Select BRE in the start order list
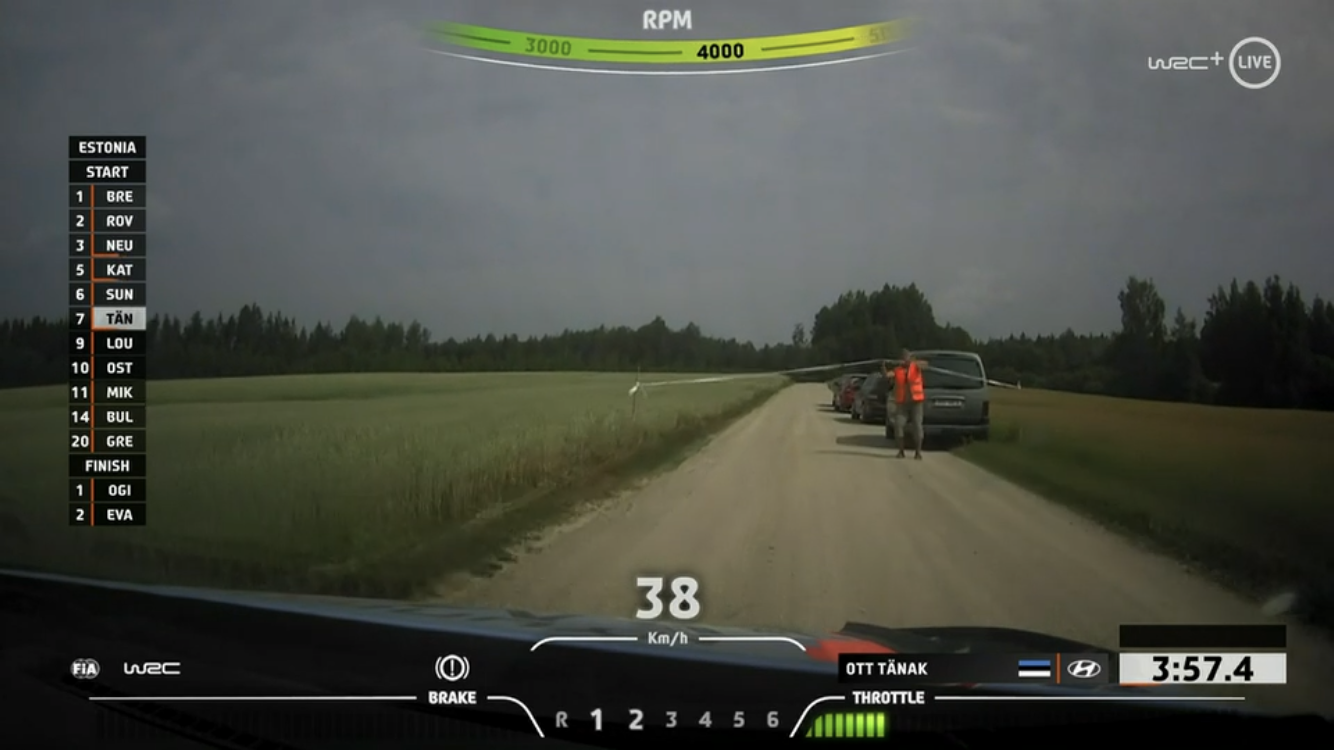Viewport: 1334px width, 750px height. coord(108,196)
